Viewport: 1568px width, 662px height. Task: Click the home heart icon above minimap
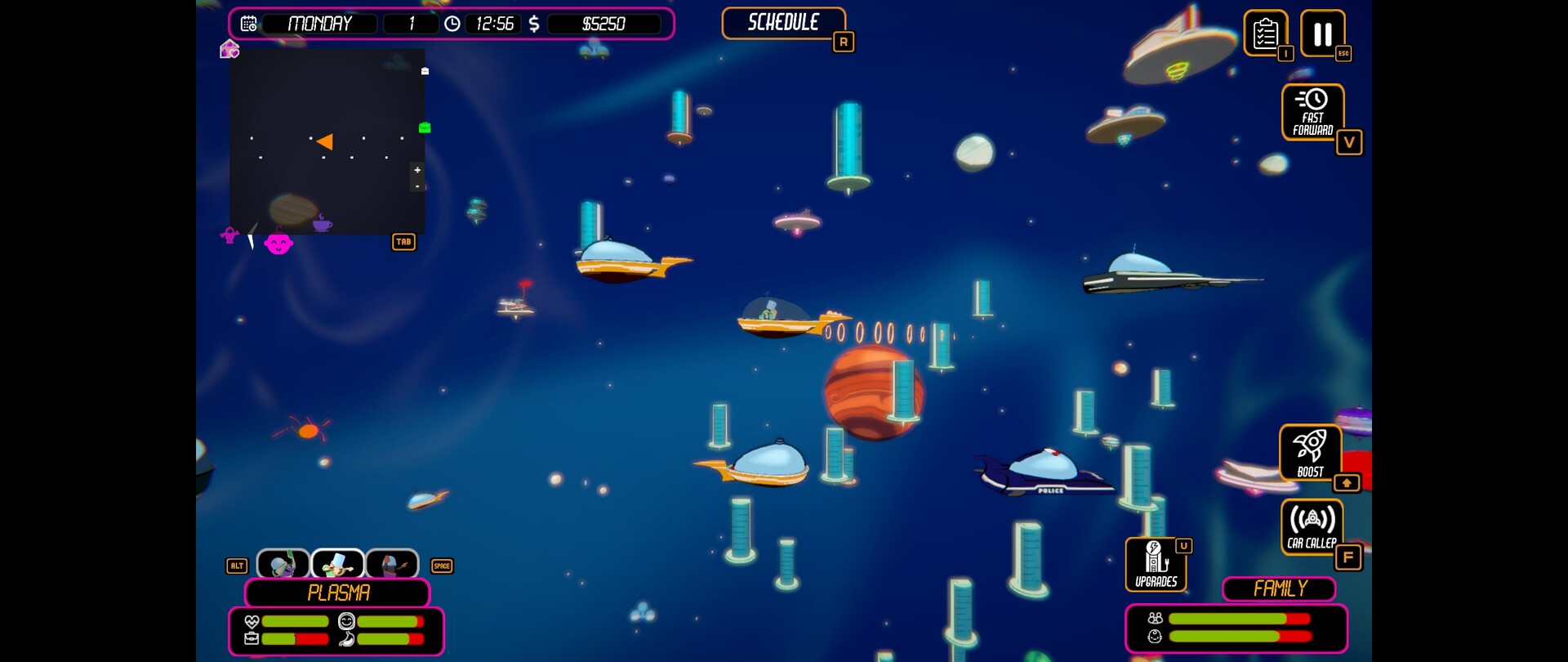point(229,50)
